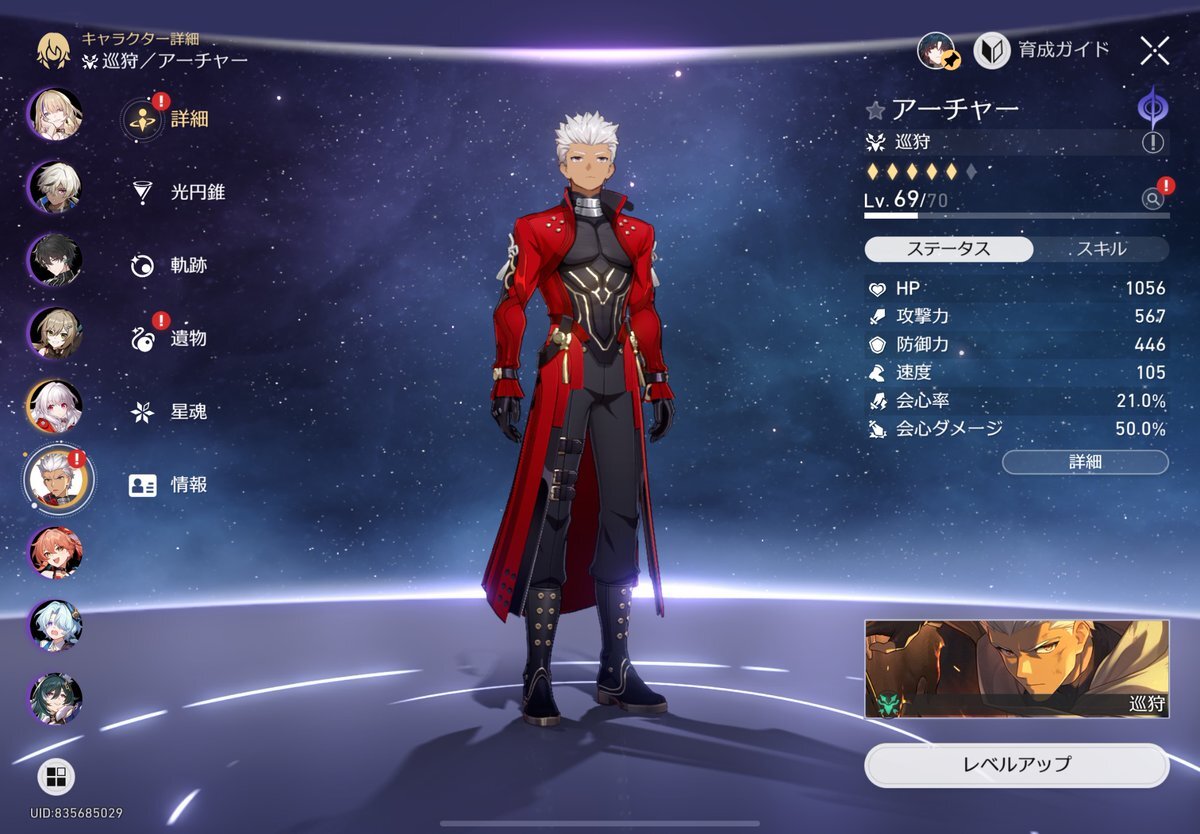Open the 巡狩 light cone thumbnail

tap(1016, 668)
